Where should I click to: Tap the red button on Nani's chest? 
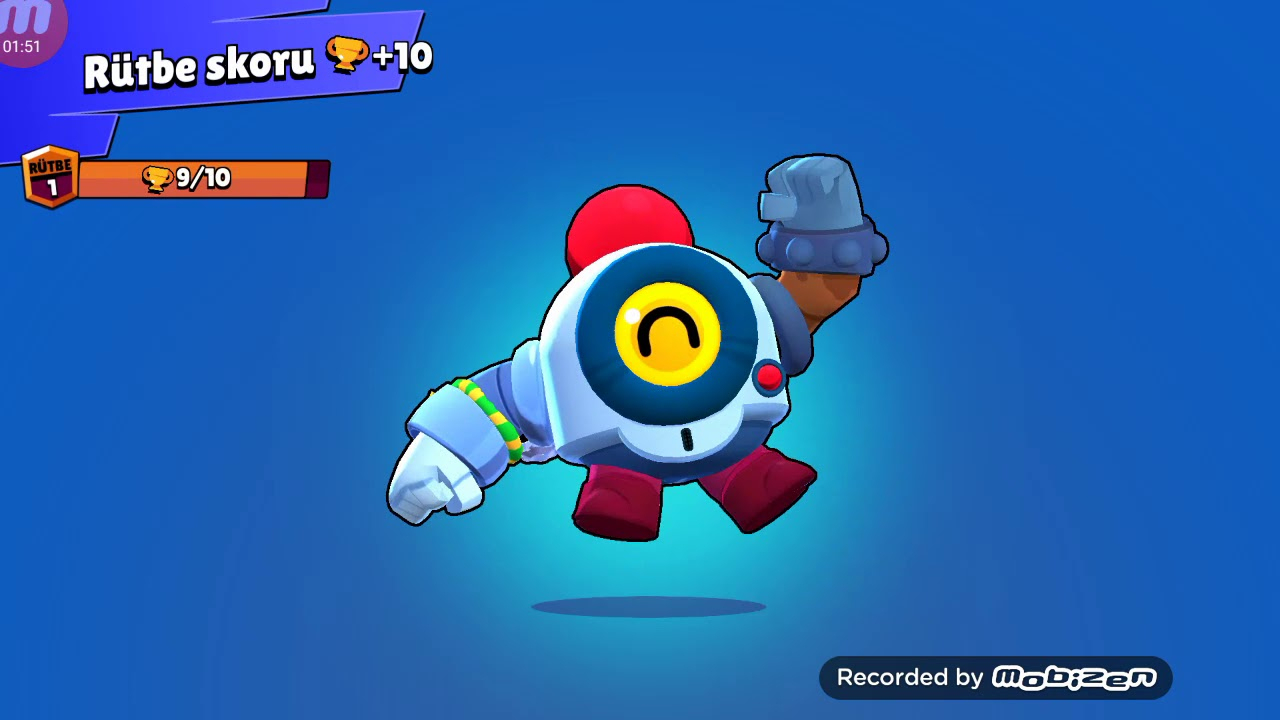[771, 378]
